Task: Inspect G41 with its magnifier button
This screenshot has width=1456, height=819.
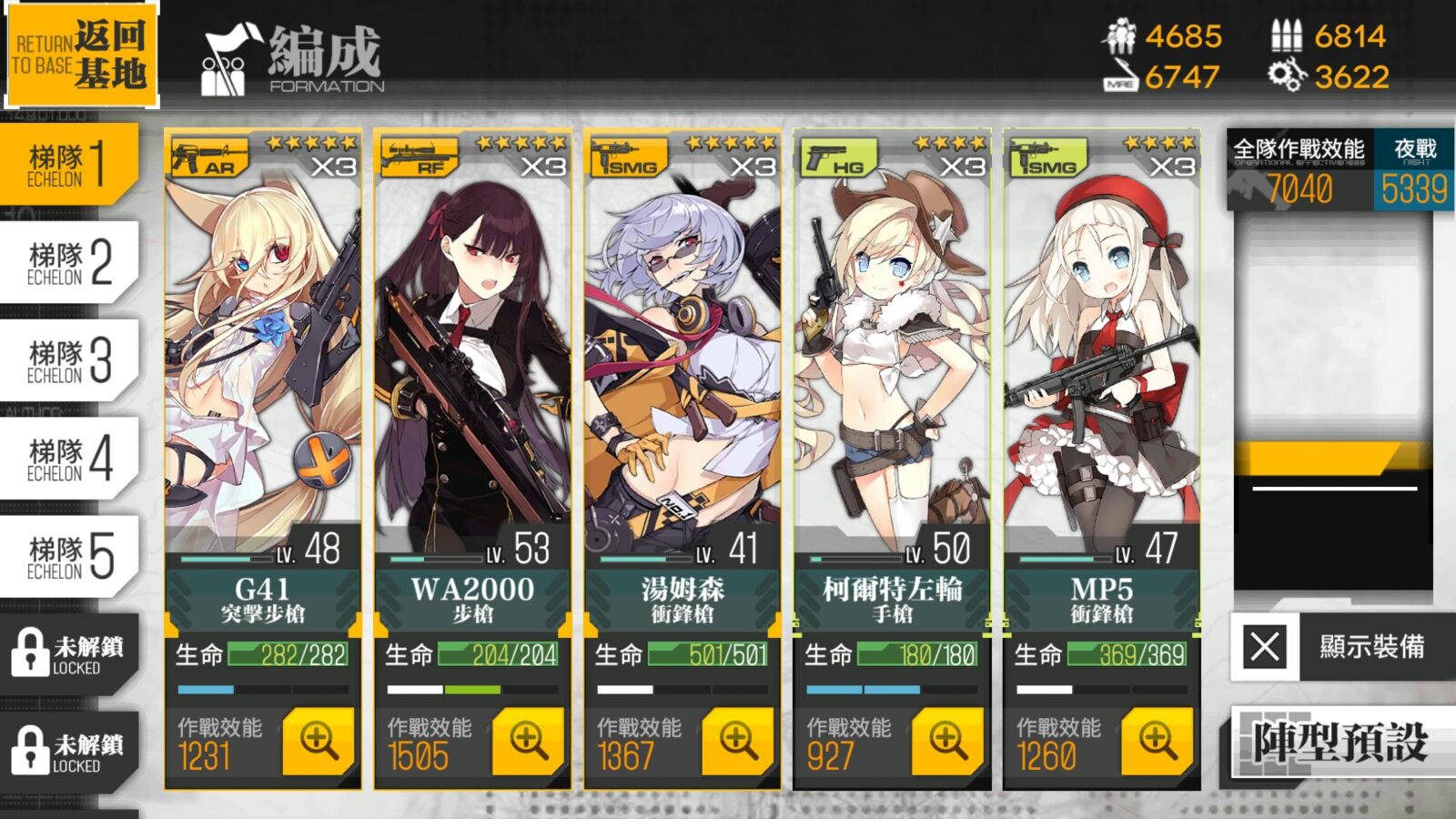Action: tap(318, 742)
